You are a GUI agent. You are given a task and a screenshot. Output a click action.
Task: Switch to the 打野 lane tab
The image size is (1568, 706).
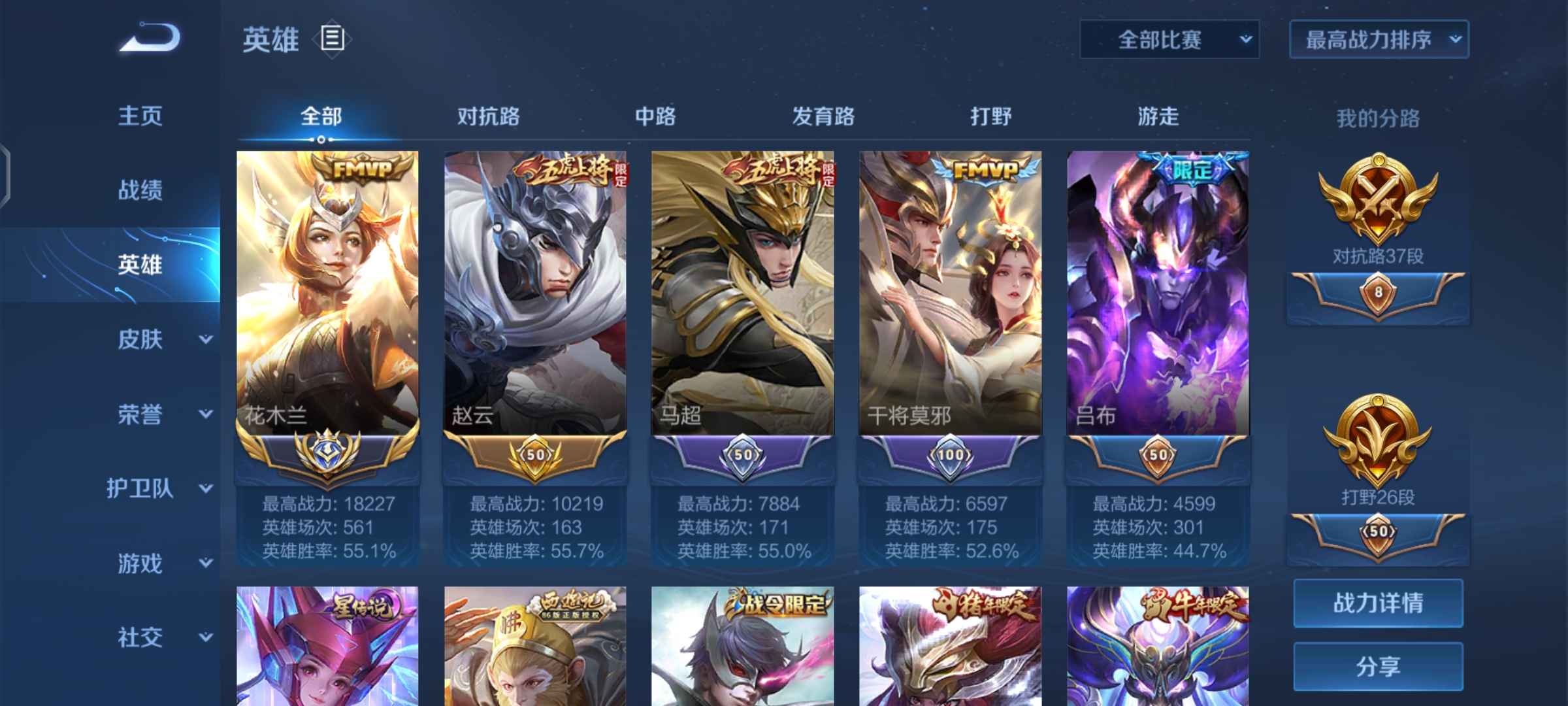[994, 116]
